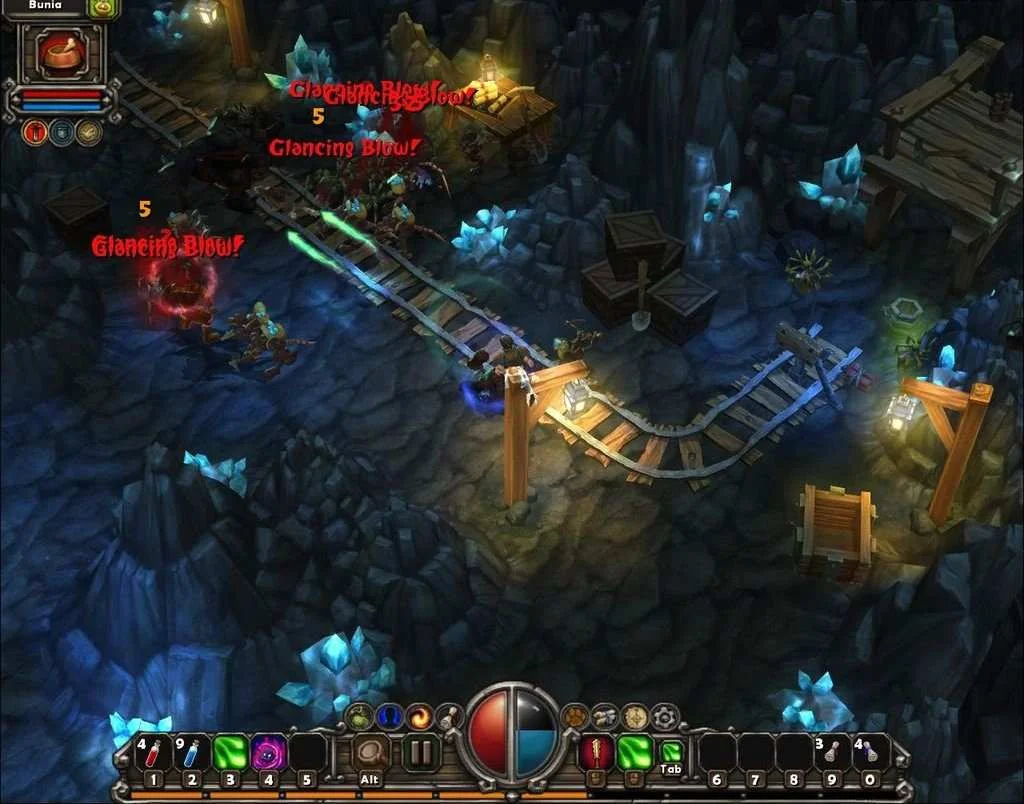Screen dimensions: 1024x804
Task: Click the blue horseshoe-shaped round icon
Action: tap(389, 716)
